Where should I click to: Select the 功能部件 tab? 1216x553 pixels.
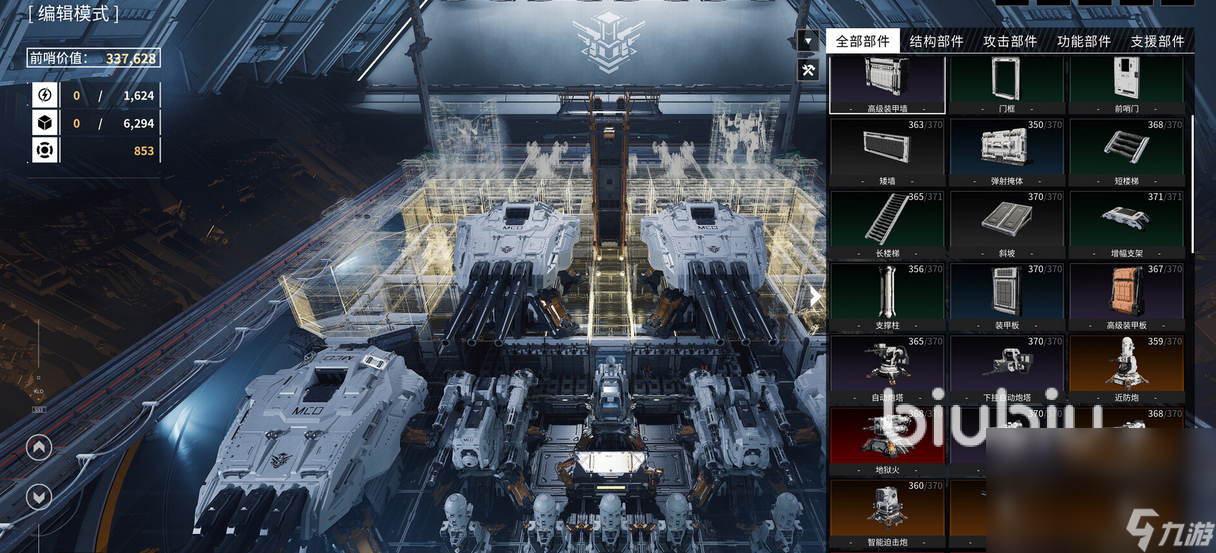tap(1083, 41)
